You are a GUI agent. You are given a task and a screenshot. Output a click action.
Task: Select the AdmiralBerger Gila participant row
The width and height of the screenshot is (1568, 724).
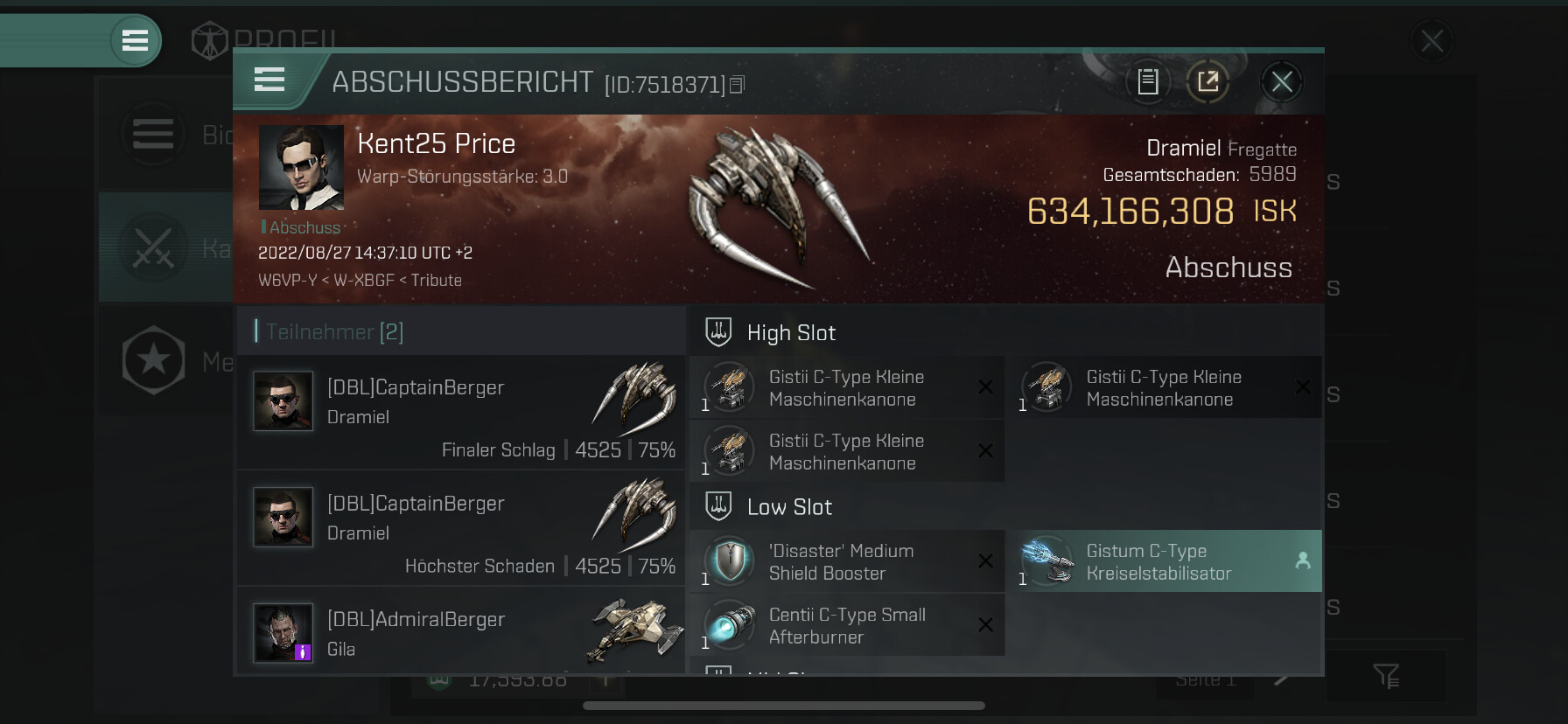click(x=460, y=632)
